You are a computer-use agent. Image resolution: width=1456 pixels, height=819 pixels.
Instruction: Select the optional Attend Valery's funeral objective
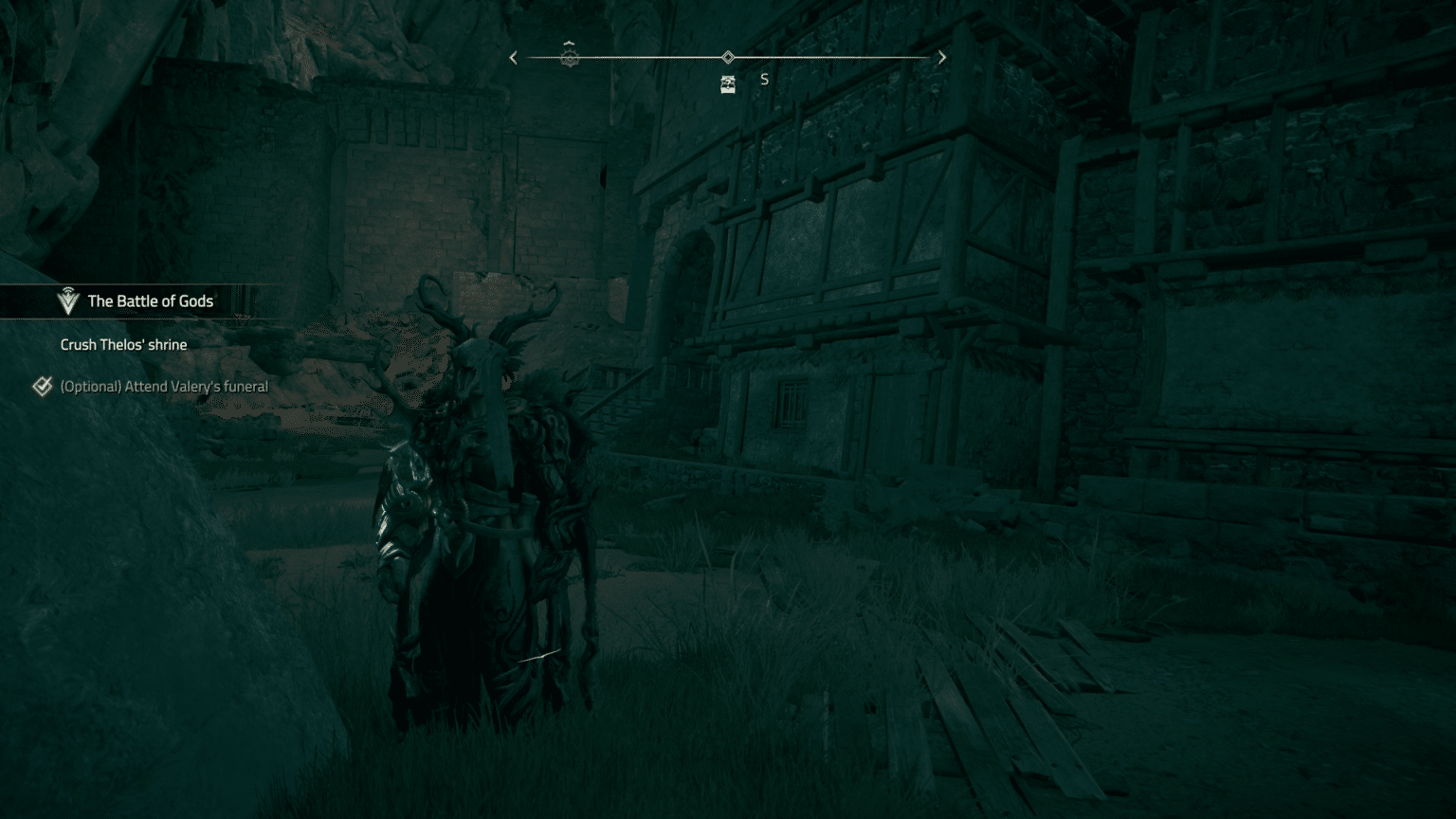(x=163, y=387)
